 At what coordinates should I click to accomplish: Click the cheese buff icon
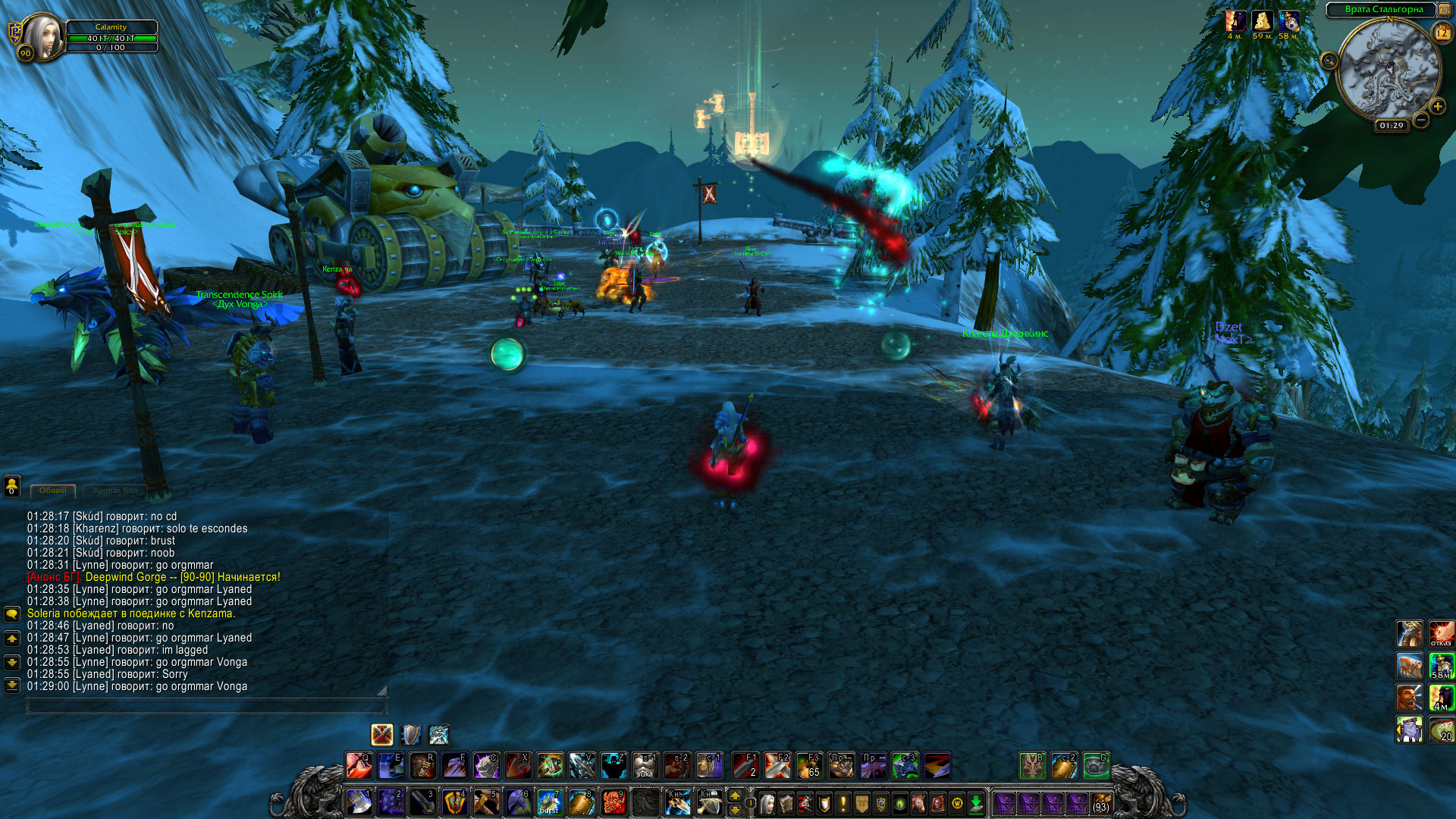1262,20
